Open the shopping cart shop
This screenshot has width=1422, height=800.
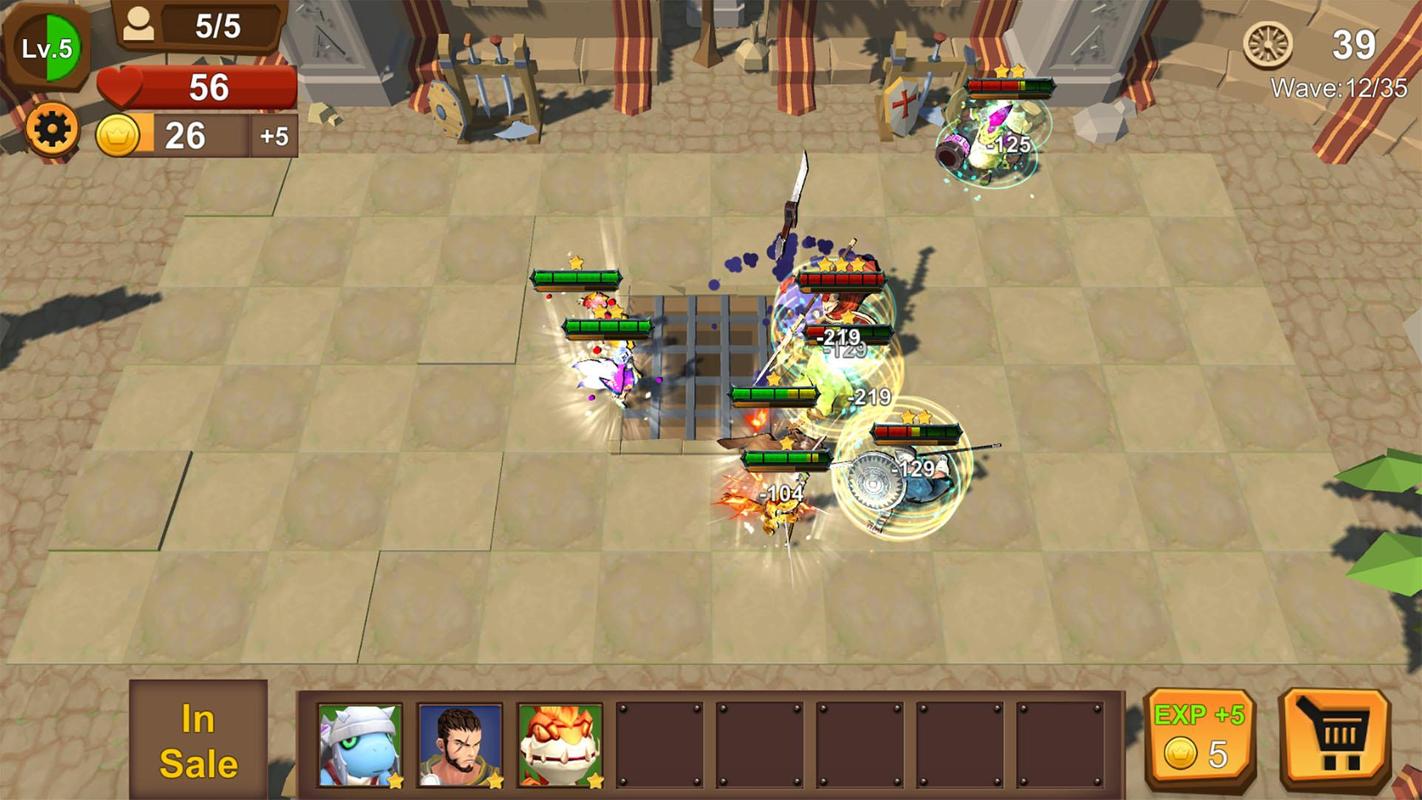(x=1334, y=740)
